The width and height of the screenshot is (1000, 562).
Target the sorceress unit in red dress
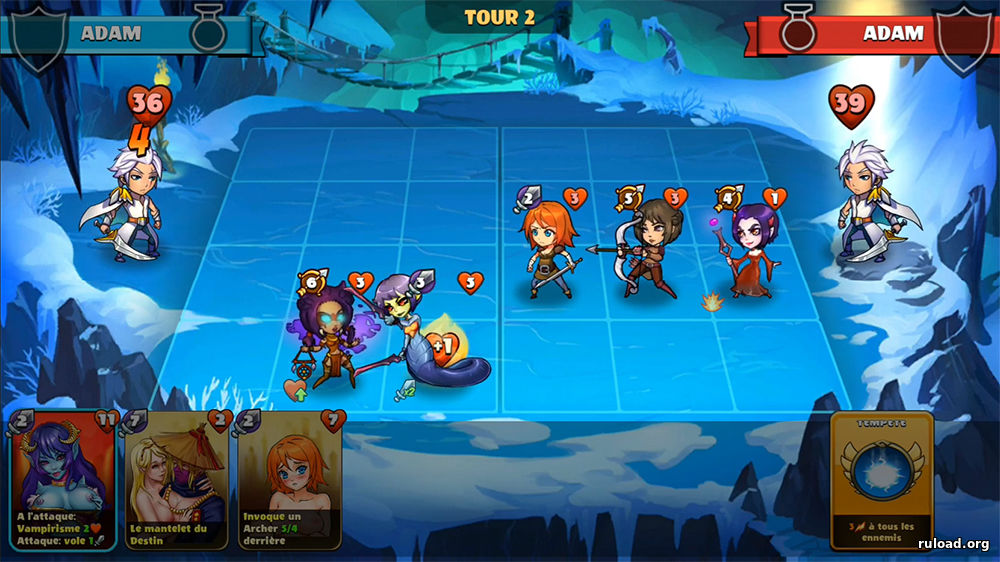749,248
